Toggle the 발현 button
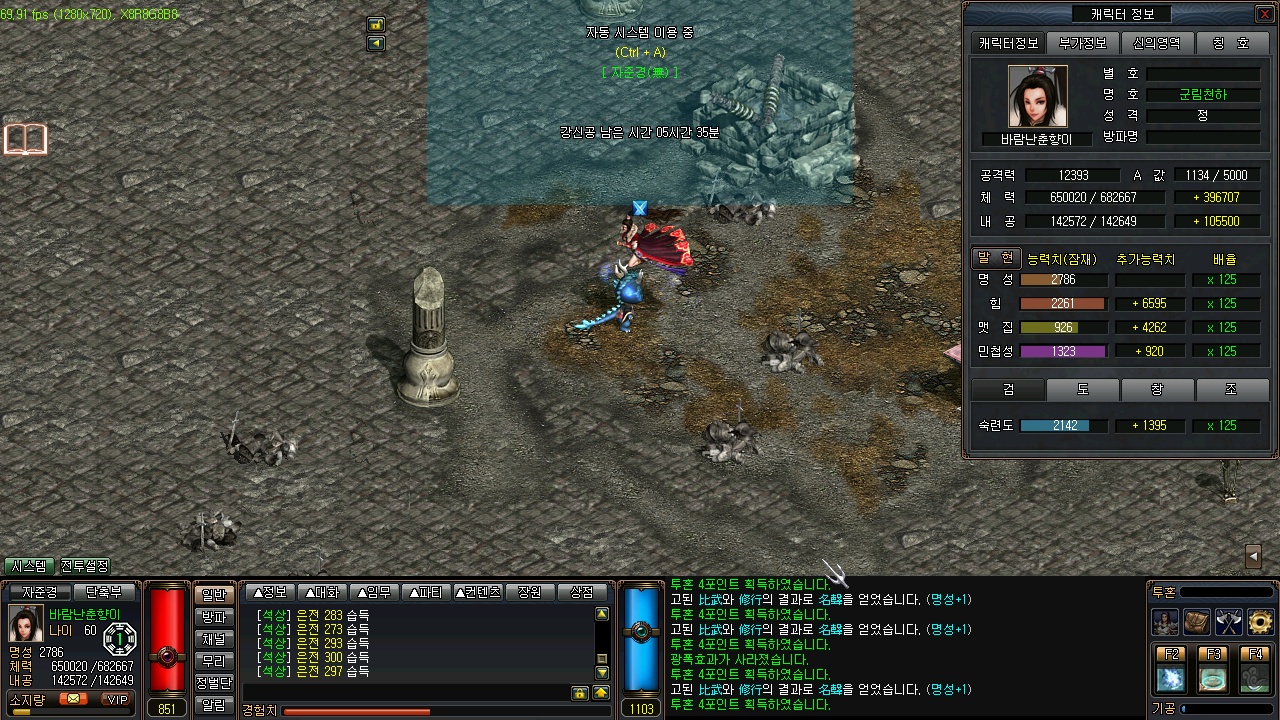The width and height of the screenshot is (1280, 720). [996, 258]
